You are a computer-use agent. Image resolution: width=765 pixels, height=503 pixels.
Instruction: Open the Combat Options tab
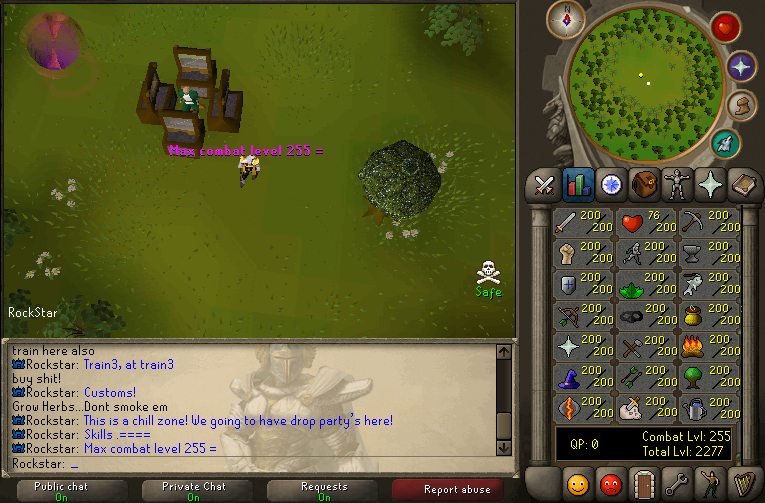click(x=544, y=185)
